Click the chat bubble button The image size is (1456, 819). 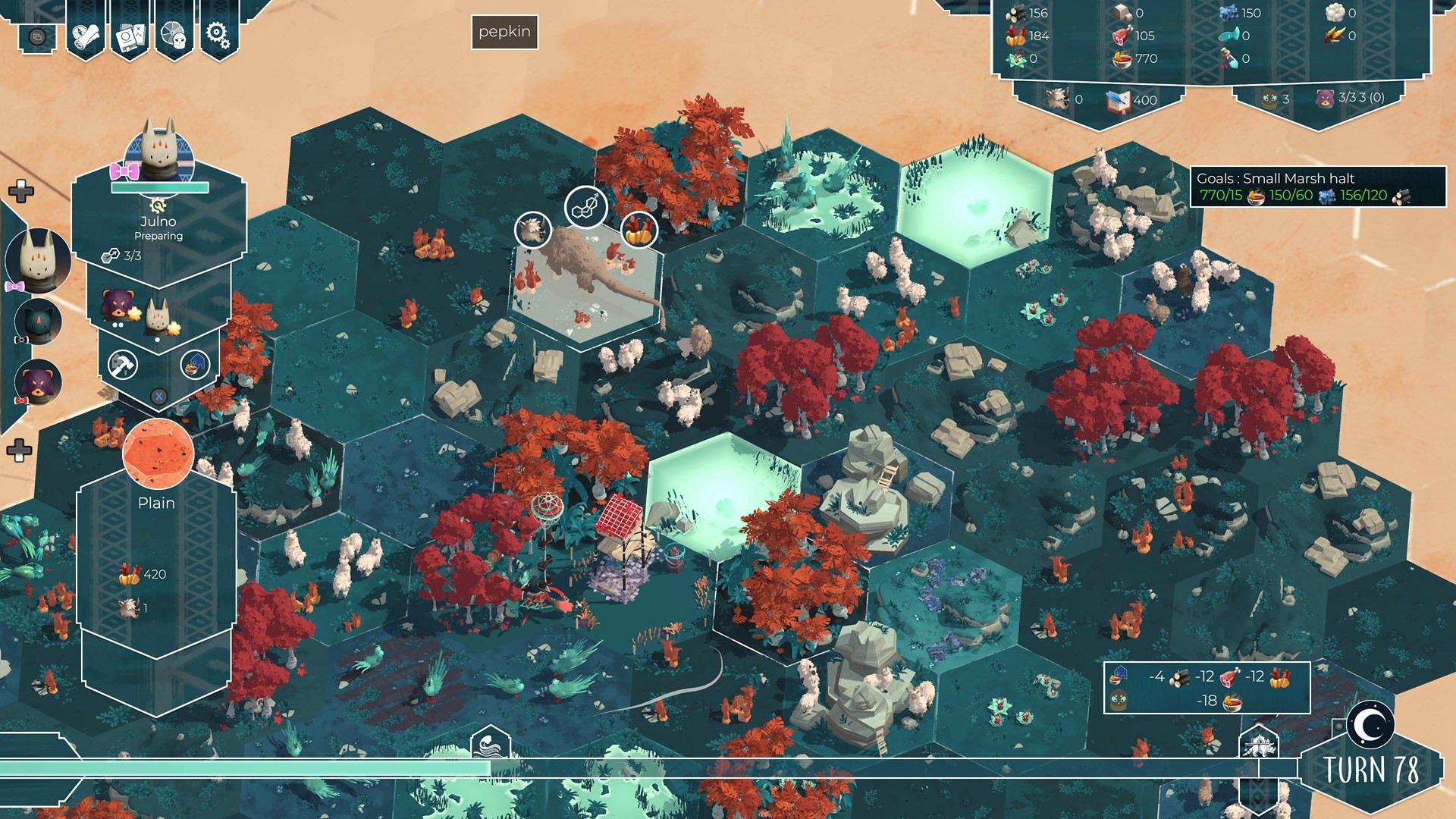point(38,36)
